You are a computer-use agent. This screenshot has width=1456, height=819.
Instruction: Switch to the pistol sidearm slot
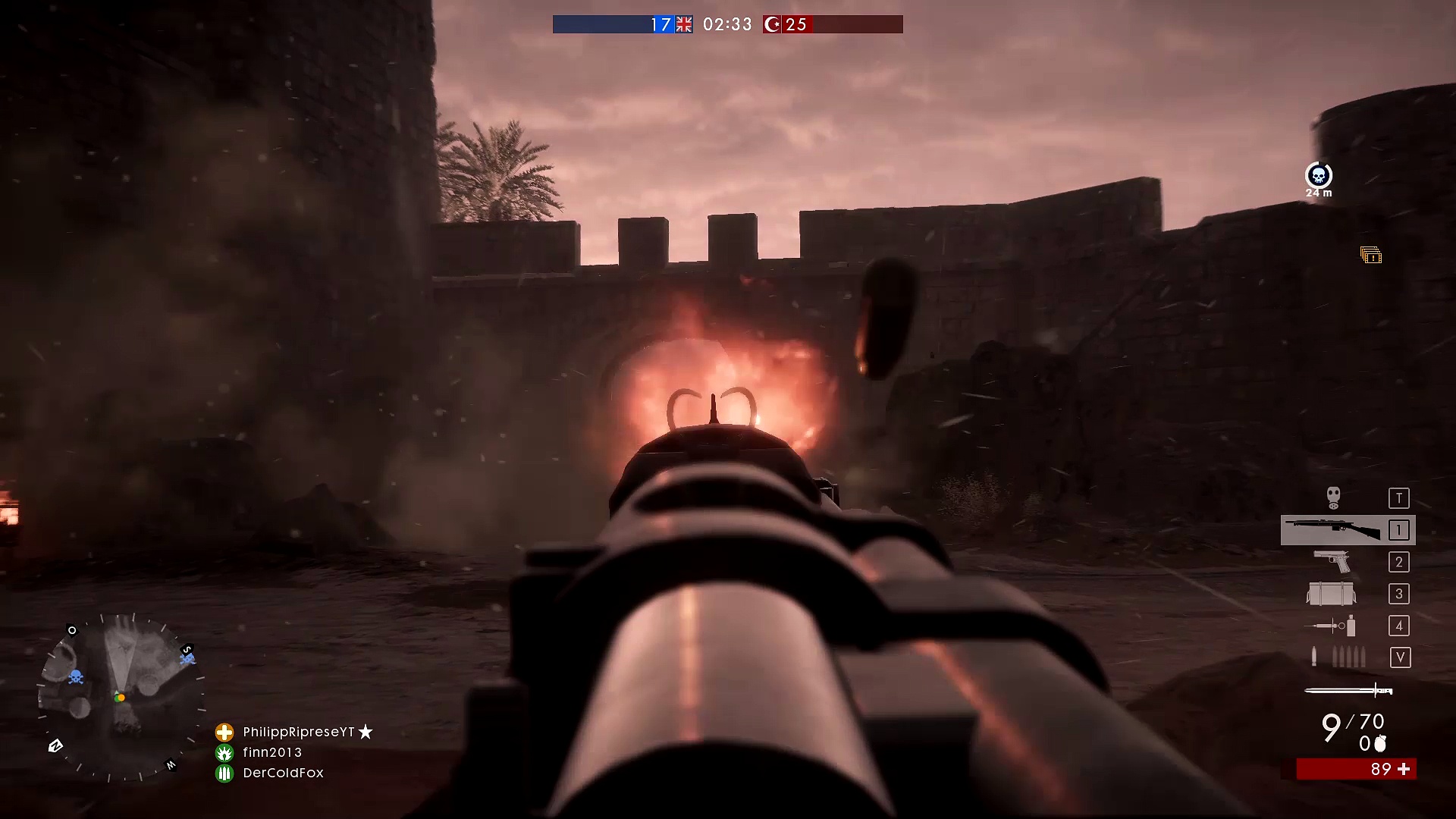click(1332, 562)
